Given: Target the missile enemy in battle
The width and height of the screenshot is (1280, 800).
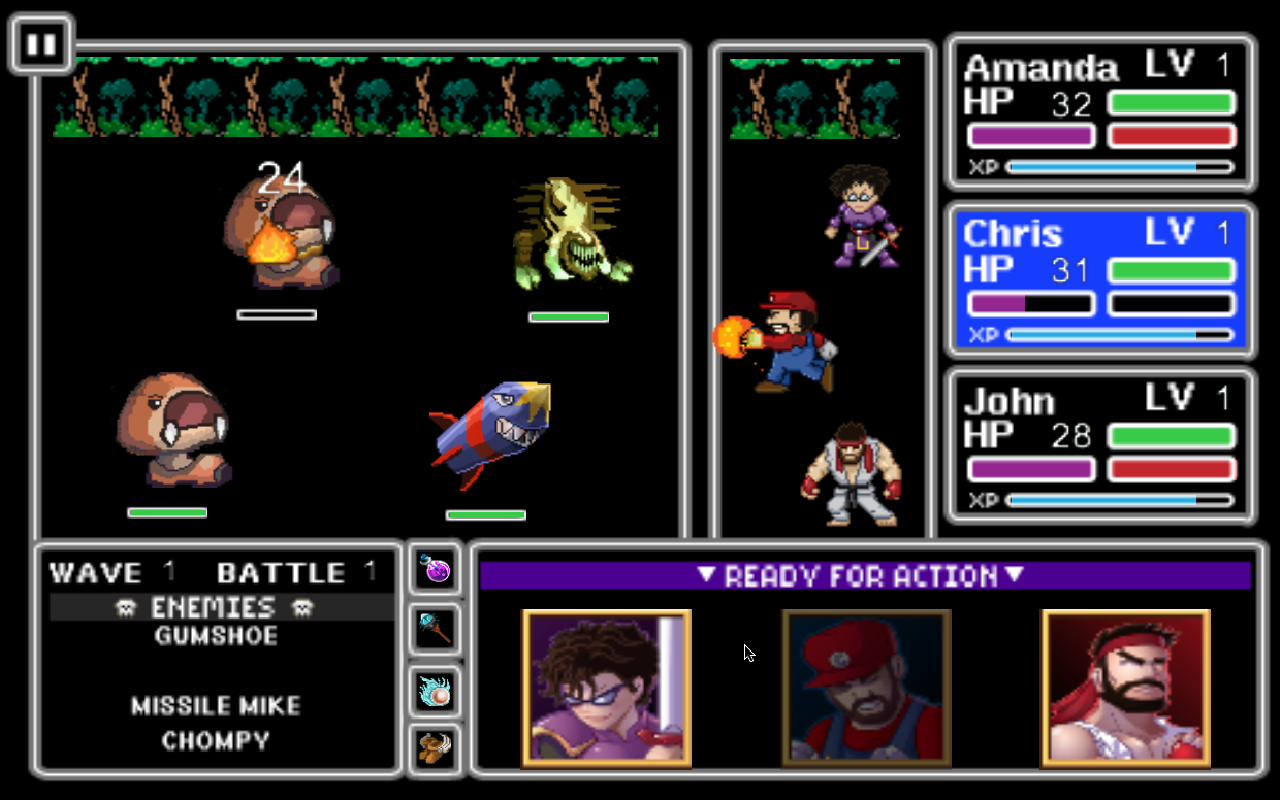Looking at the screenshot, I should pyautogui.click(x=490, y=430).
